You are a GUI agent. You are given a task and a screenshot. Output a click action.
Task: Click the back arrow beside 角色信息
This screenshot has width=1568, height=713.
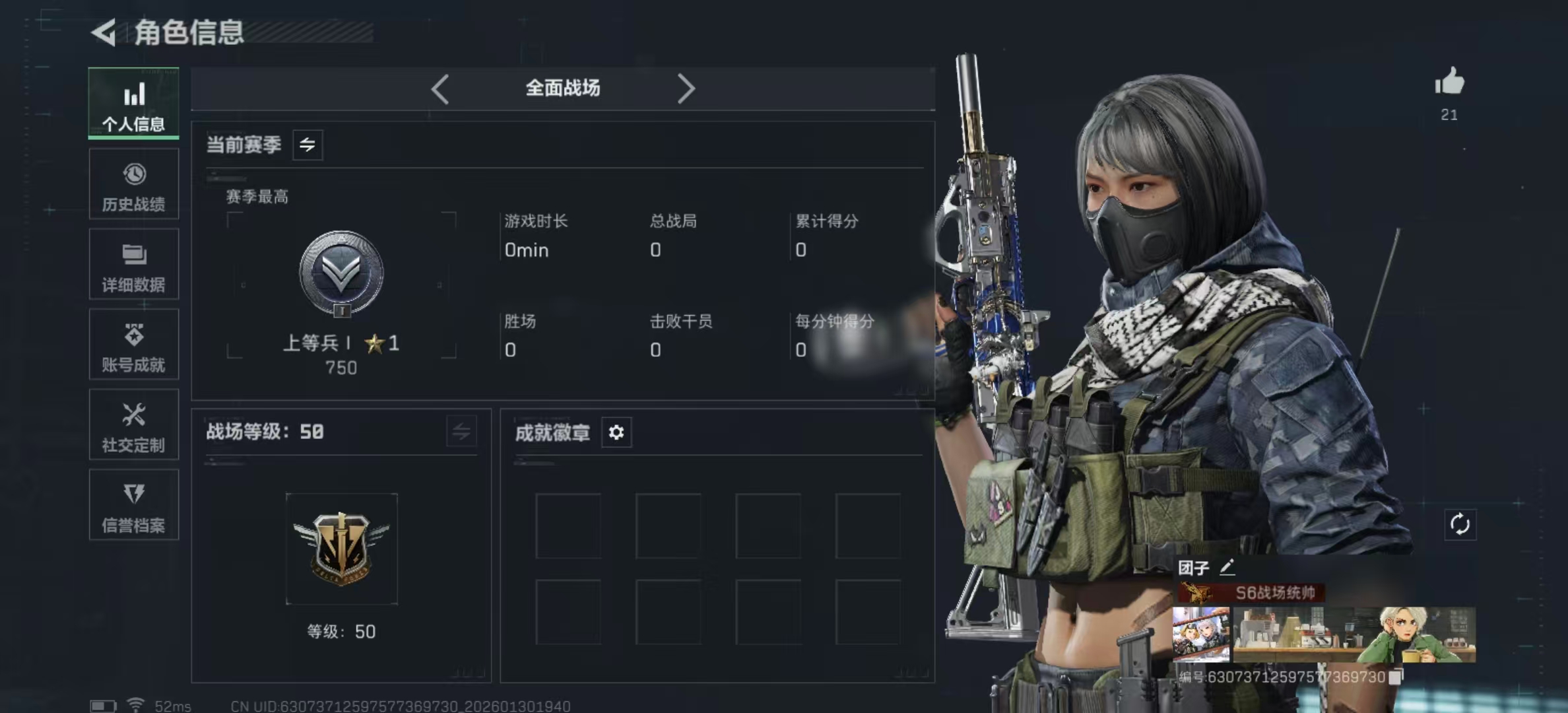click(x=106, y=31)
